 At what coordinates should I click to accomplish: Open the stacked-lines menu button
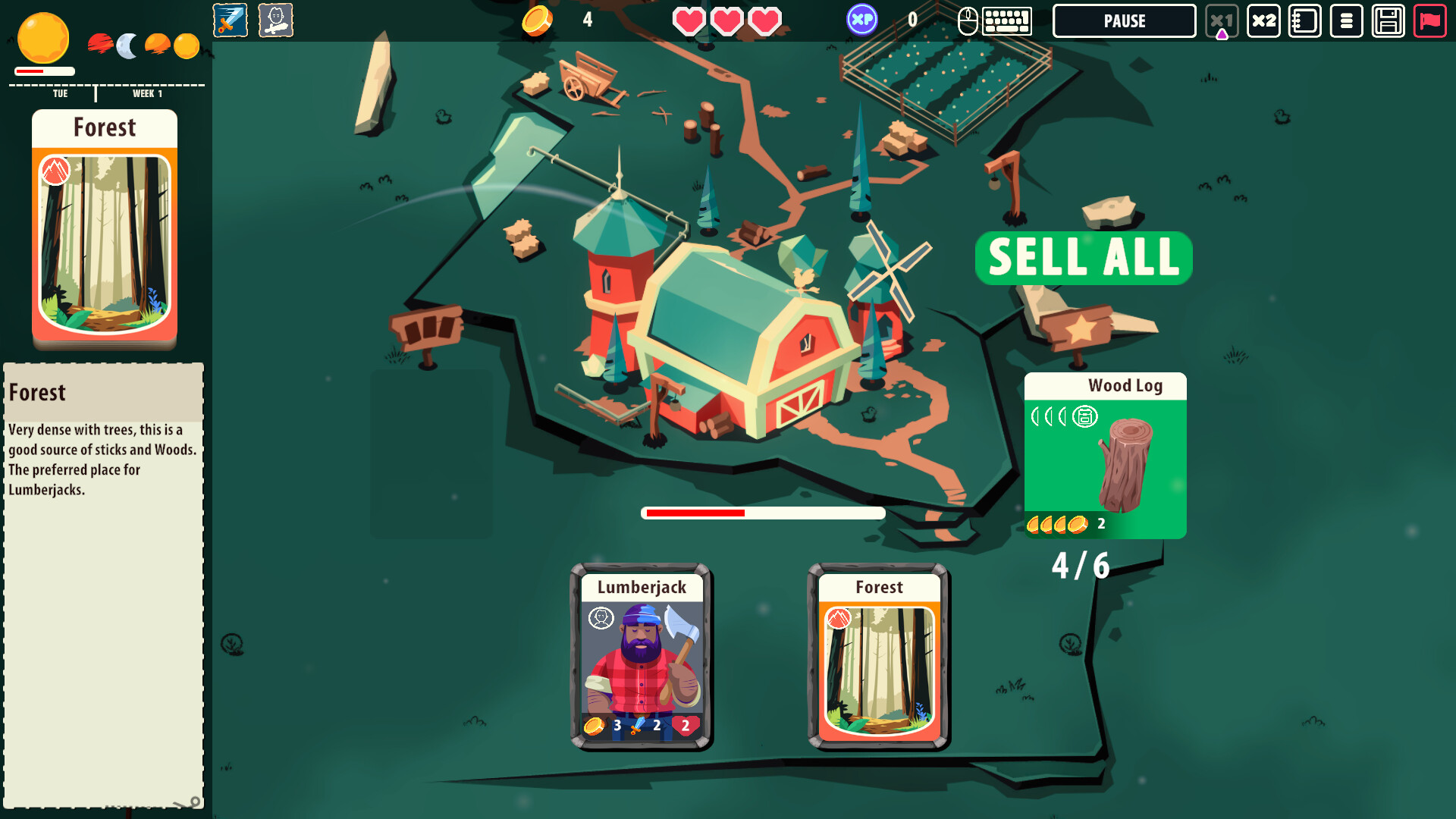coord(1346,20)
